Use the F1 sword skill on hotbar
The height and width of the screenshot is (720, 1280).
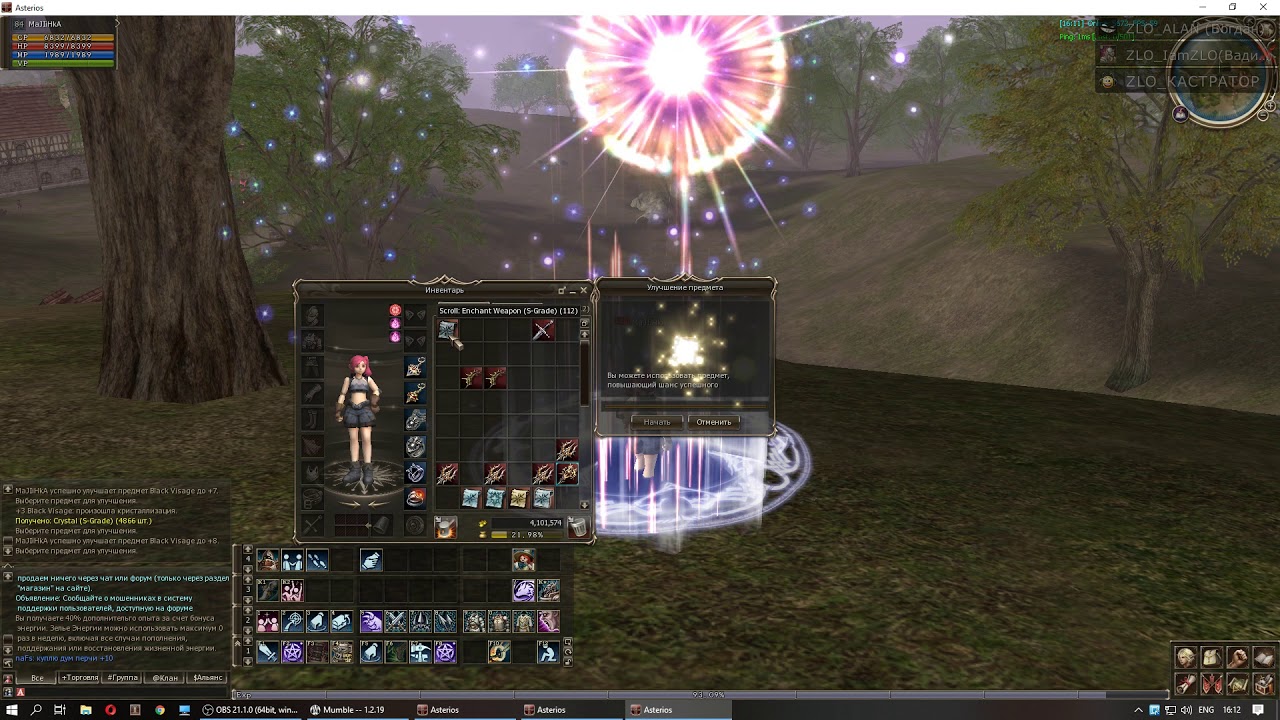coord(268,652)
